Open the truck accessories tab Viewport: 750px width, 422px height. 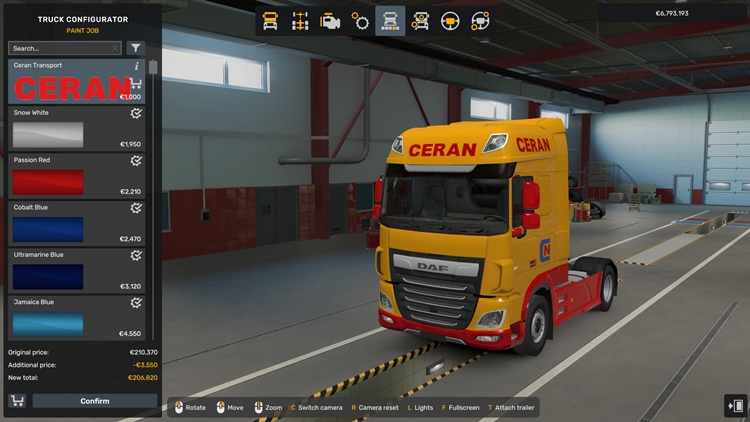pyautogui.click(x=420, y=20)
